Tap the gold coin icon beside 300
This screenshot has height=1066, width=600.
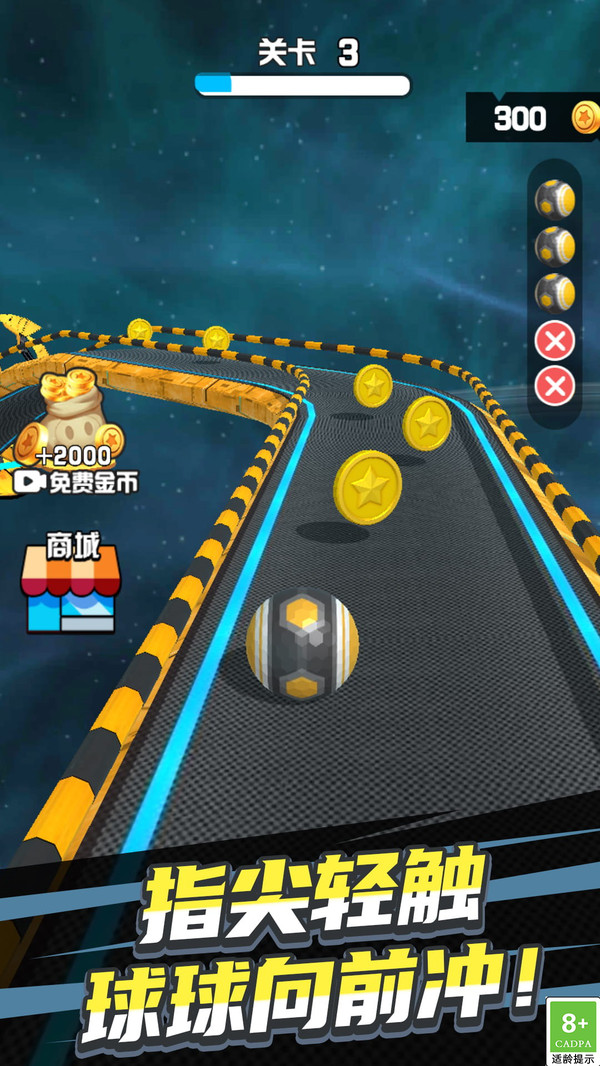(585, 118)
